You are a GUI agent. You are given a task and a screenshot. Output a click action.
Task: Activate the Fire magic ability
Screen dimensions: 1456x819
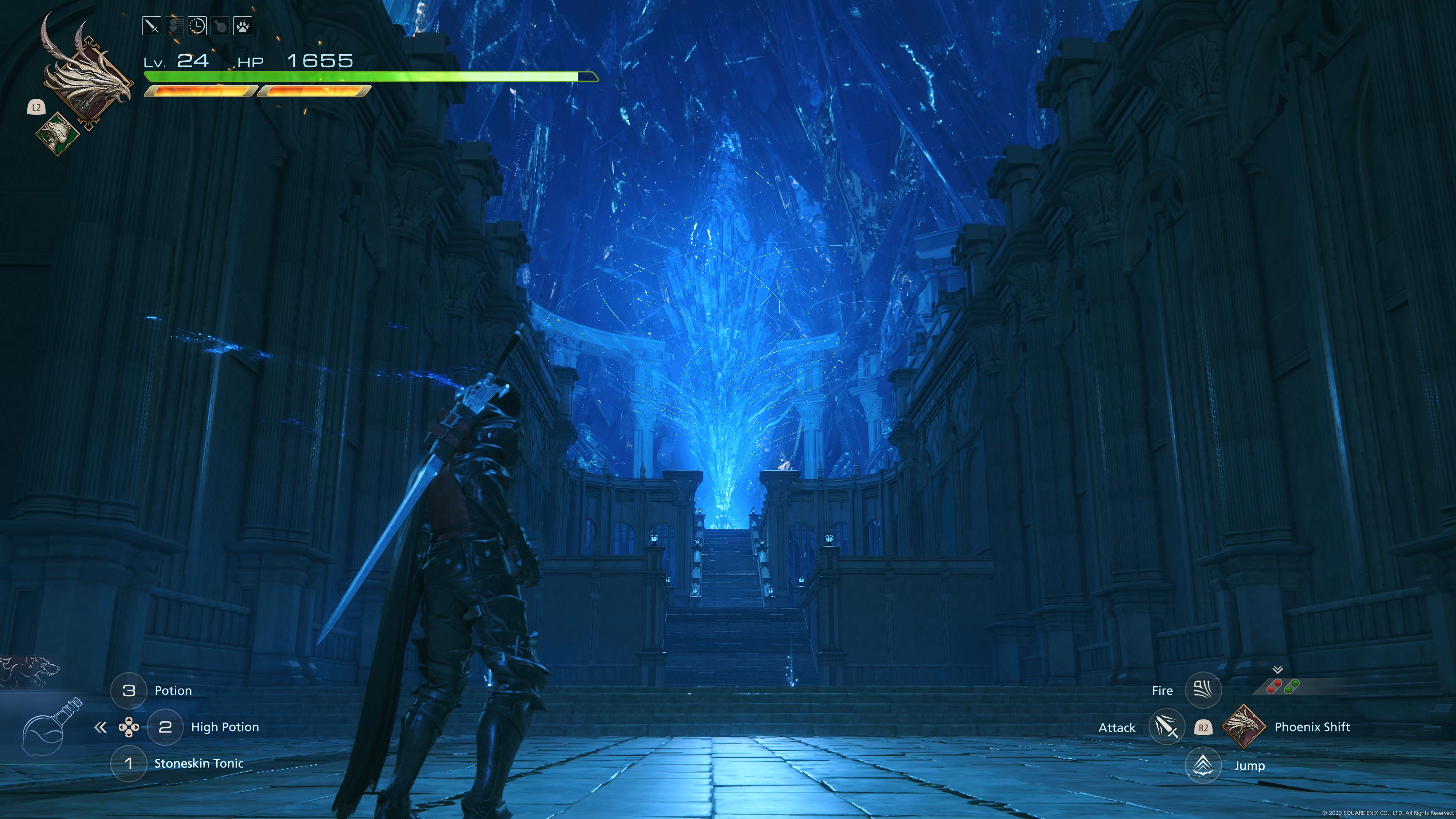pos(1203,690)
